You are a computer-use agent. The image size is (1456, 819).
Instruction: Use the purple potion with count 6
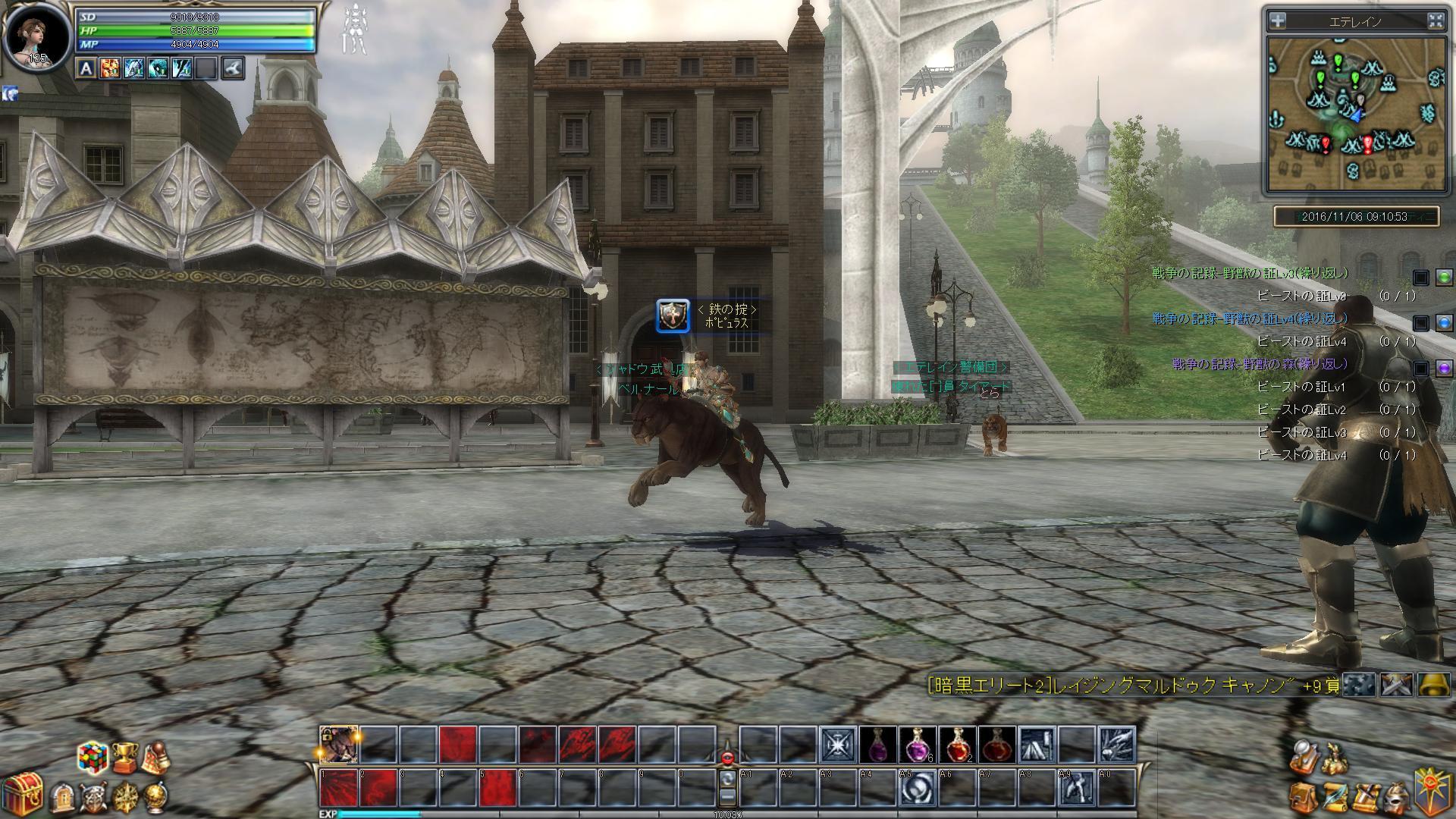pos(918,744)
